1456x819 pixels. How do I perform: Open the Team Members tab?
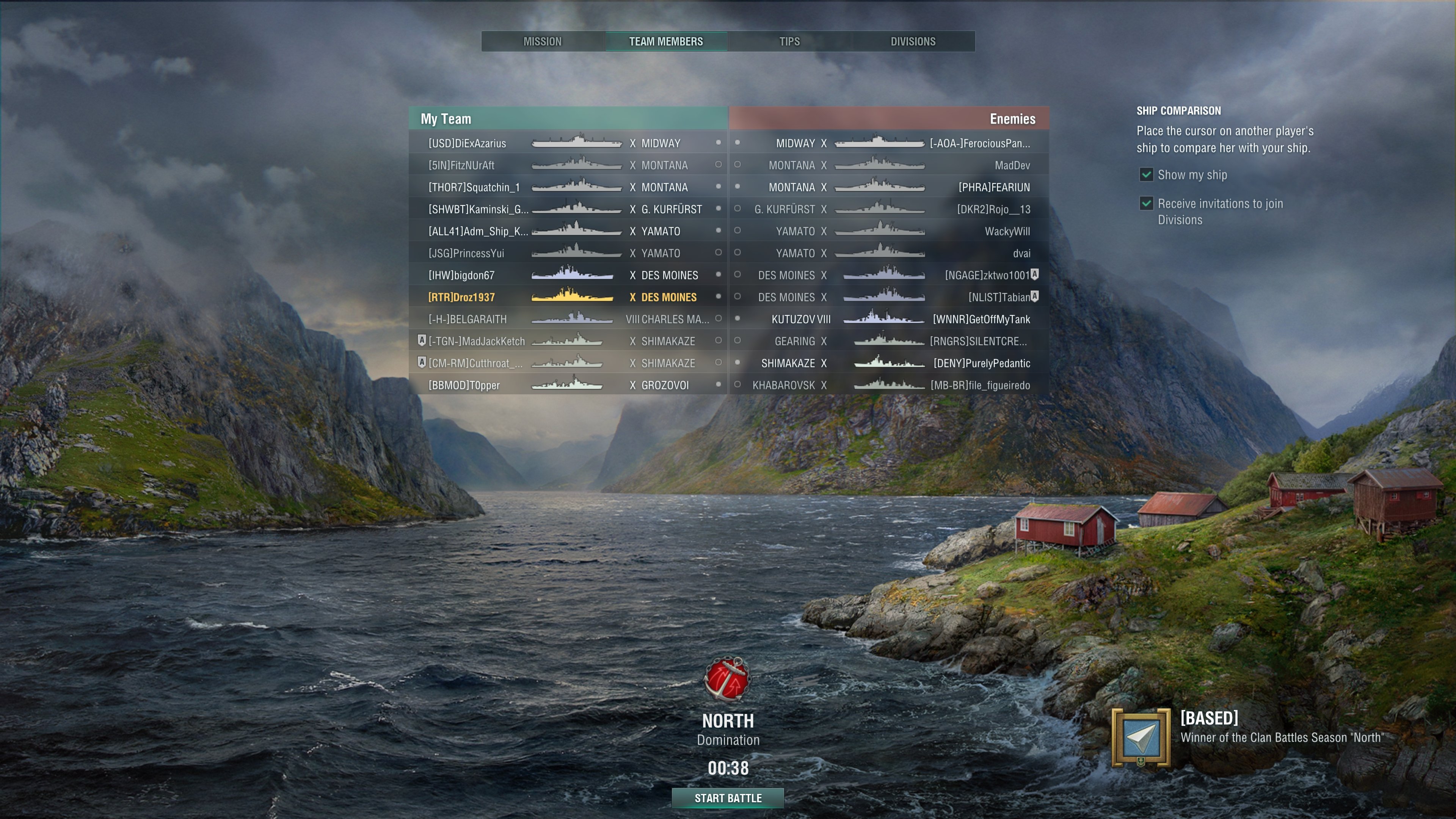pos(666,41)
